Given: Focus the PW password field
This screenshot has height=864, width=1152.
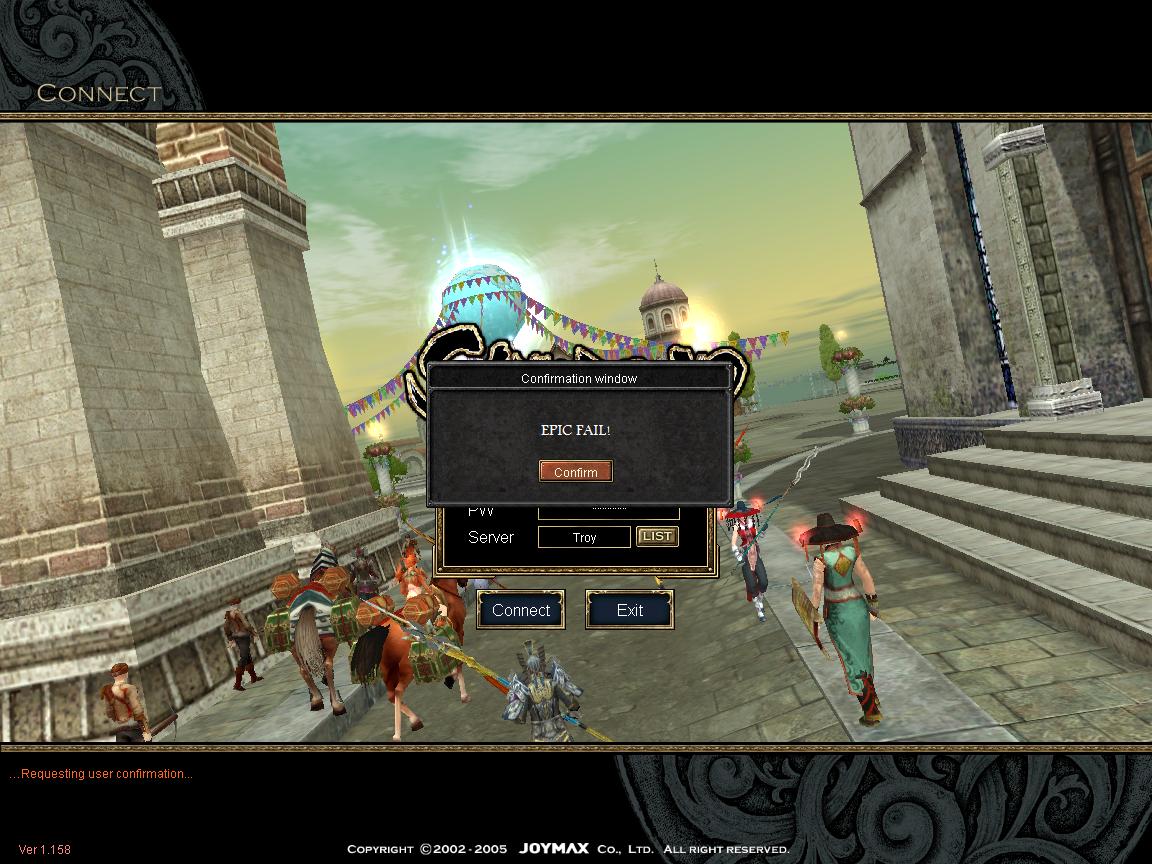Looking at the screenshot, I should coord(608,513).
